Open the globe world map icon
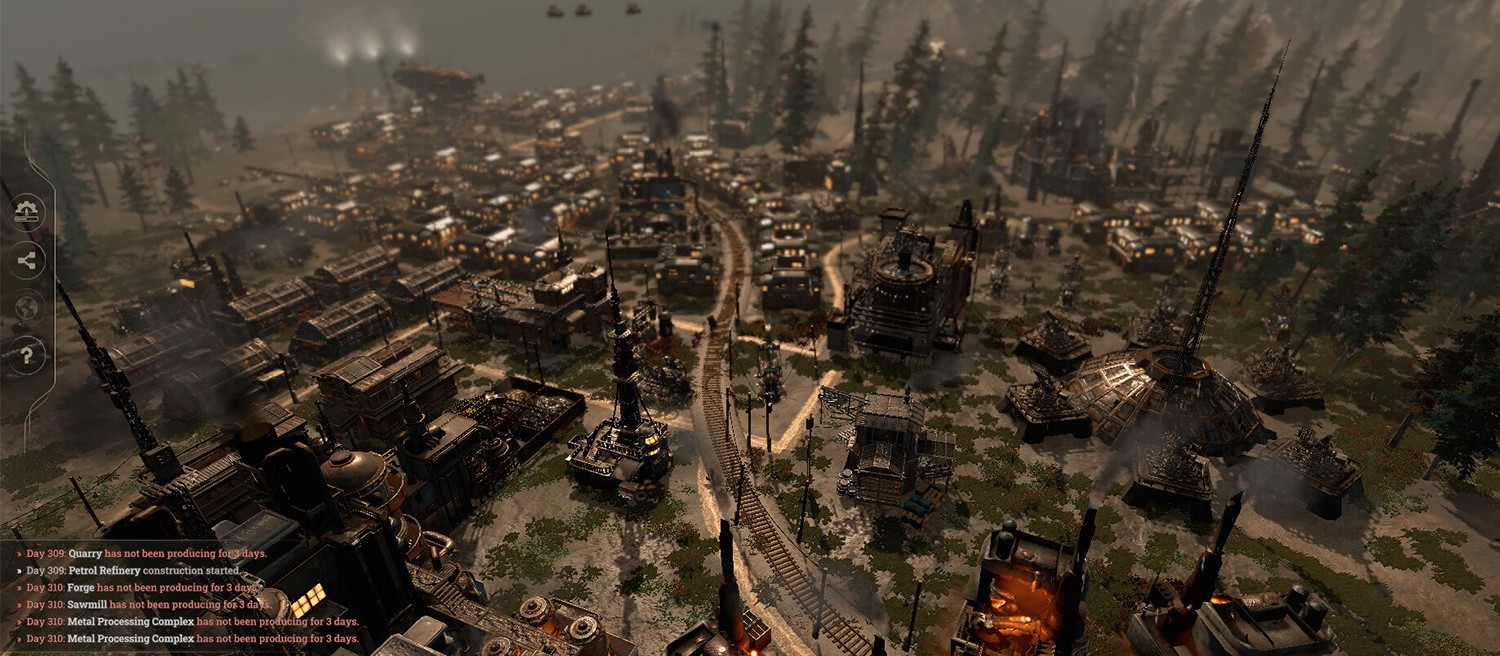The height and width of the screenshot is (656, 1500). click(27, 307)
